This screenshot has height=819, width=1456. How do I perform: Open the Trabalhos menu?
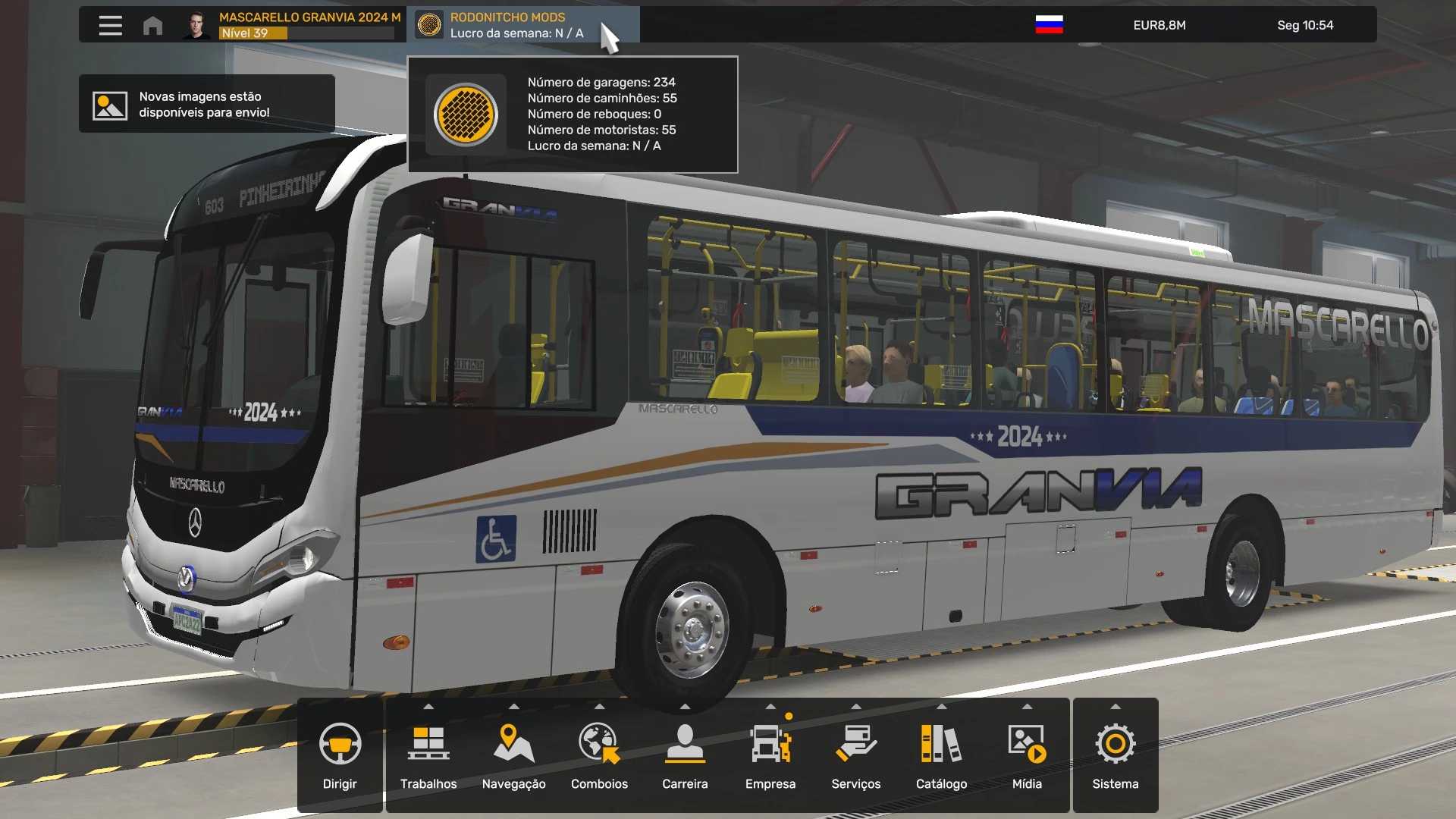pos(428,755)
